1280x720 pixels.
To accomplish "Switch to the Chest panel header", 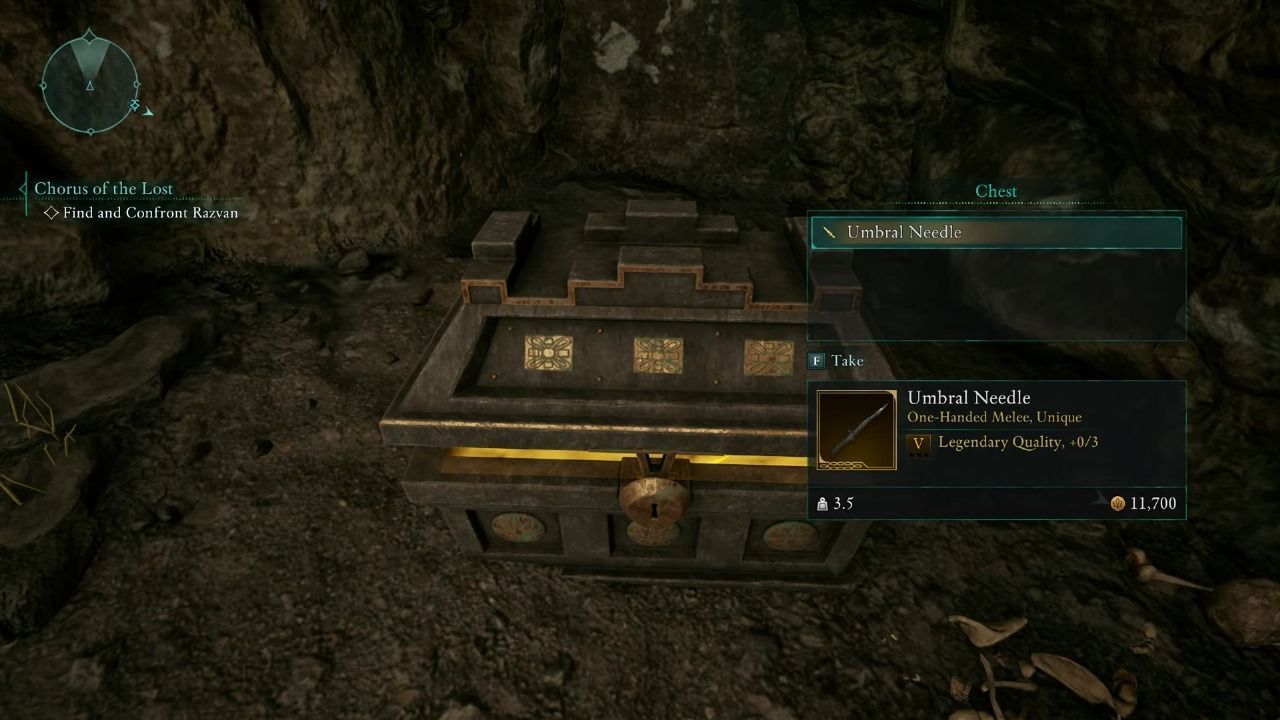I will point(995,190).
